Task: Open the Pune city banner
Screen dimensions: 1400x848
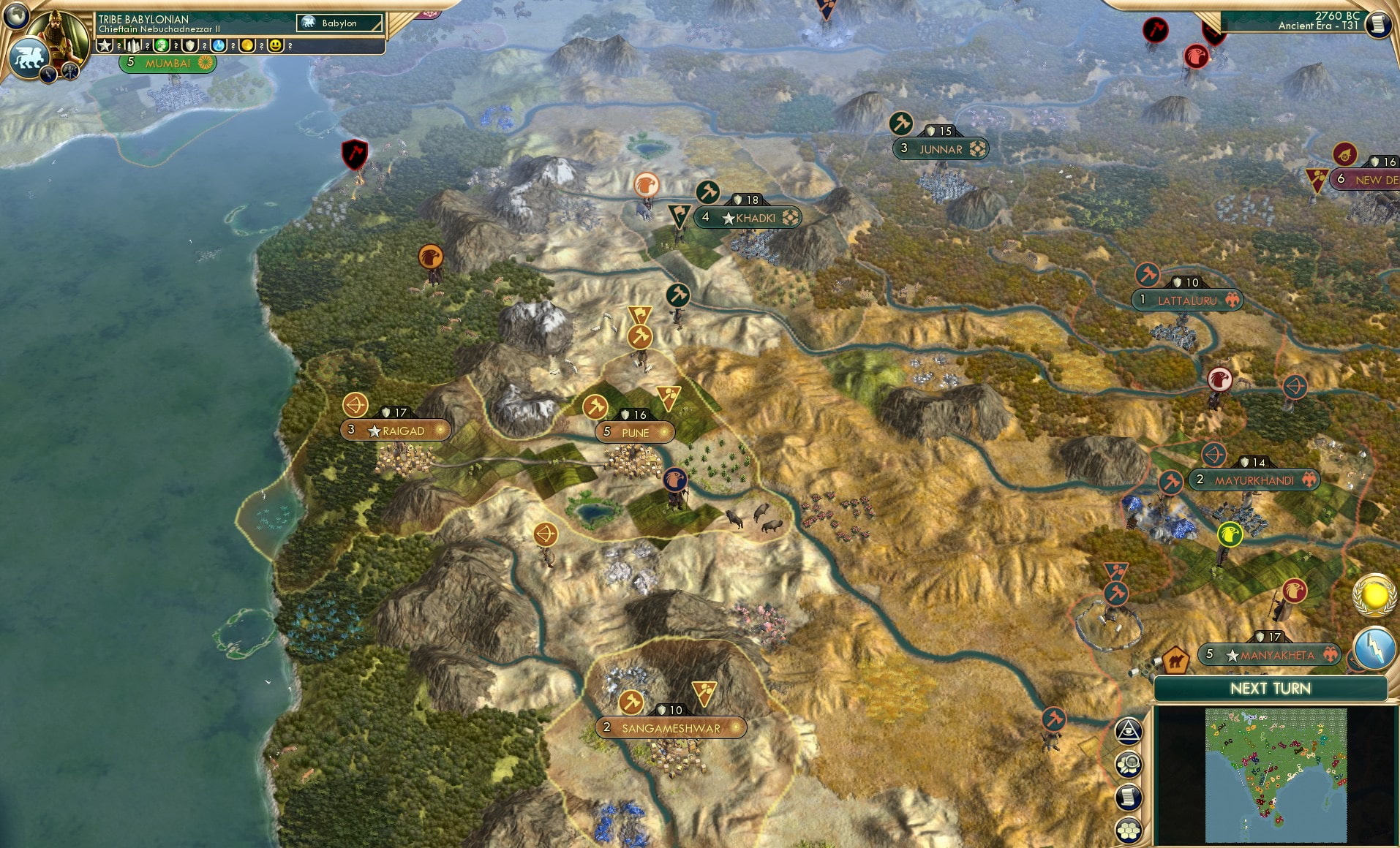Action: [634, 433]
